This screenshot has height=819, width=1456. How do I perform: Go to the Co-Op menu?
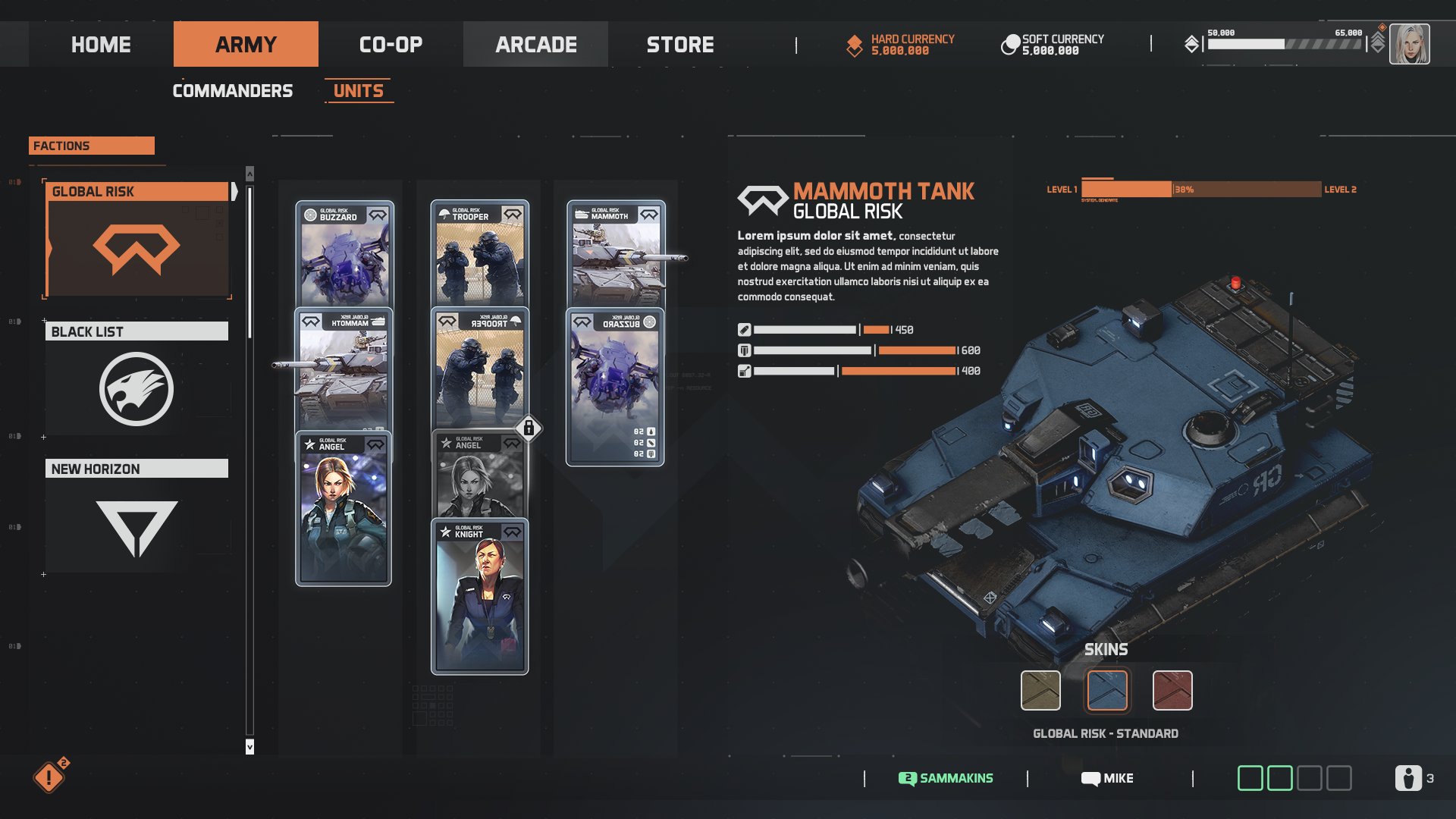391,45
